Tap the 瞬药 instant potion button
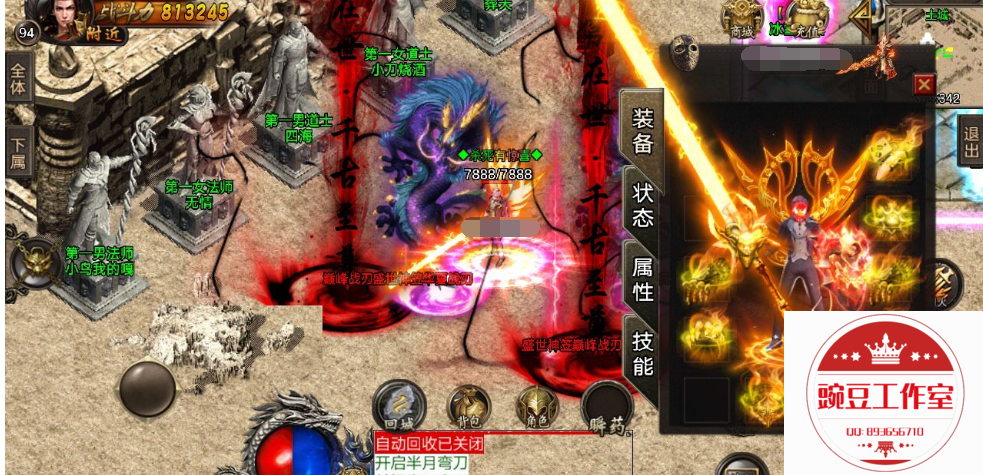Screen dimensions: 983x475 tap(607, 410)
